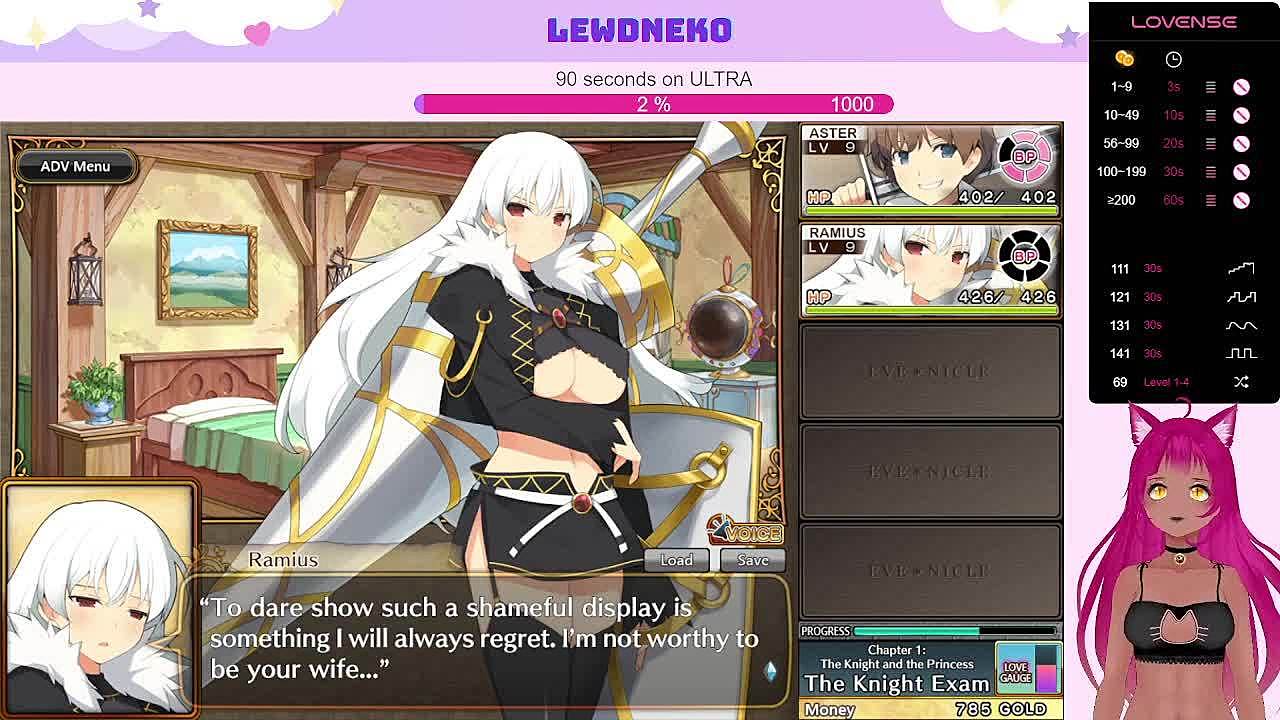The width and height of the screenshot is (1280, 720).
Task: Click the Save button
Action: tap(753, 560)
